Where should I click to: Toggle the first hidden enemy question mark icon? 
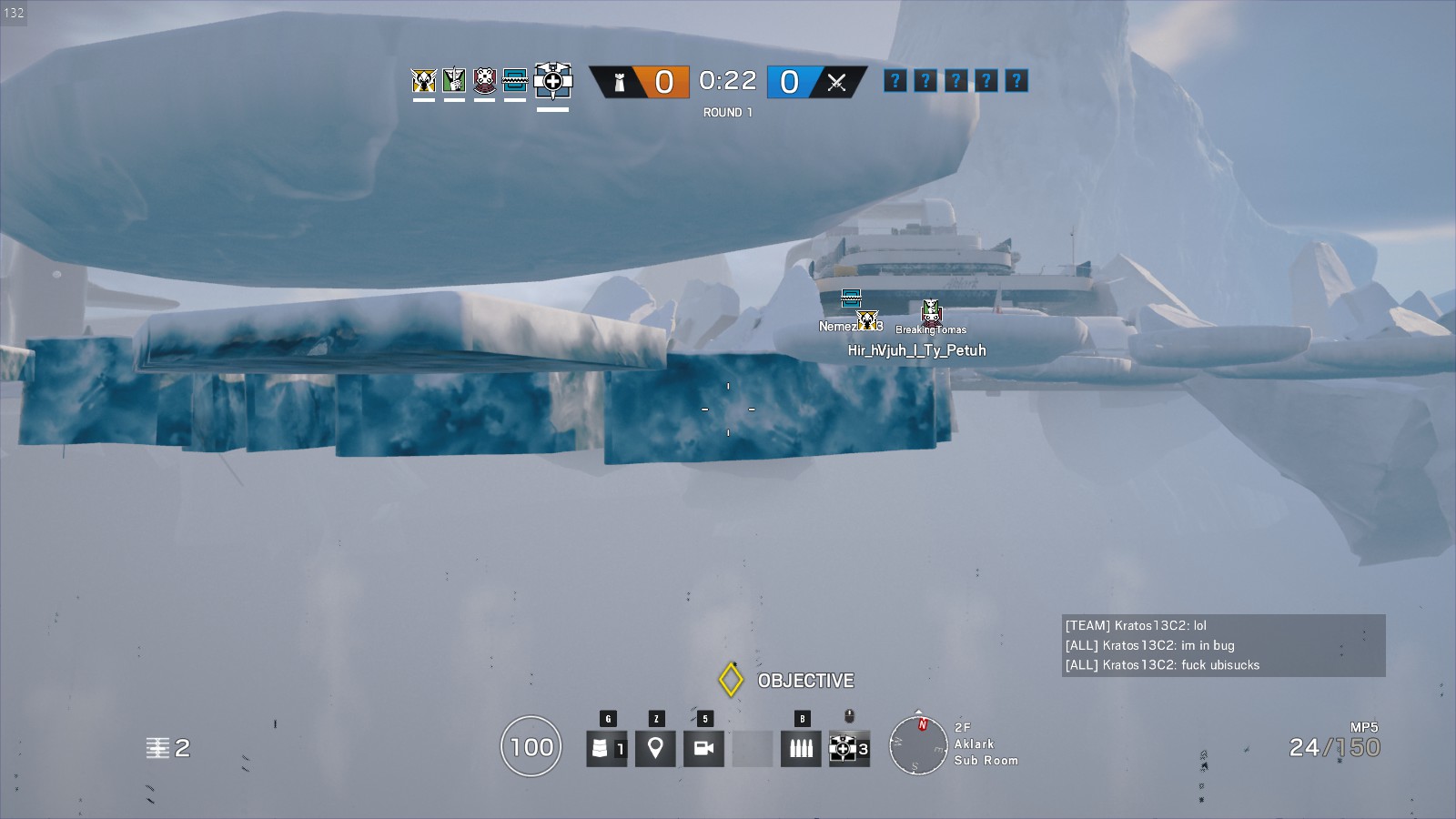tap(895, 81)
